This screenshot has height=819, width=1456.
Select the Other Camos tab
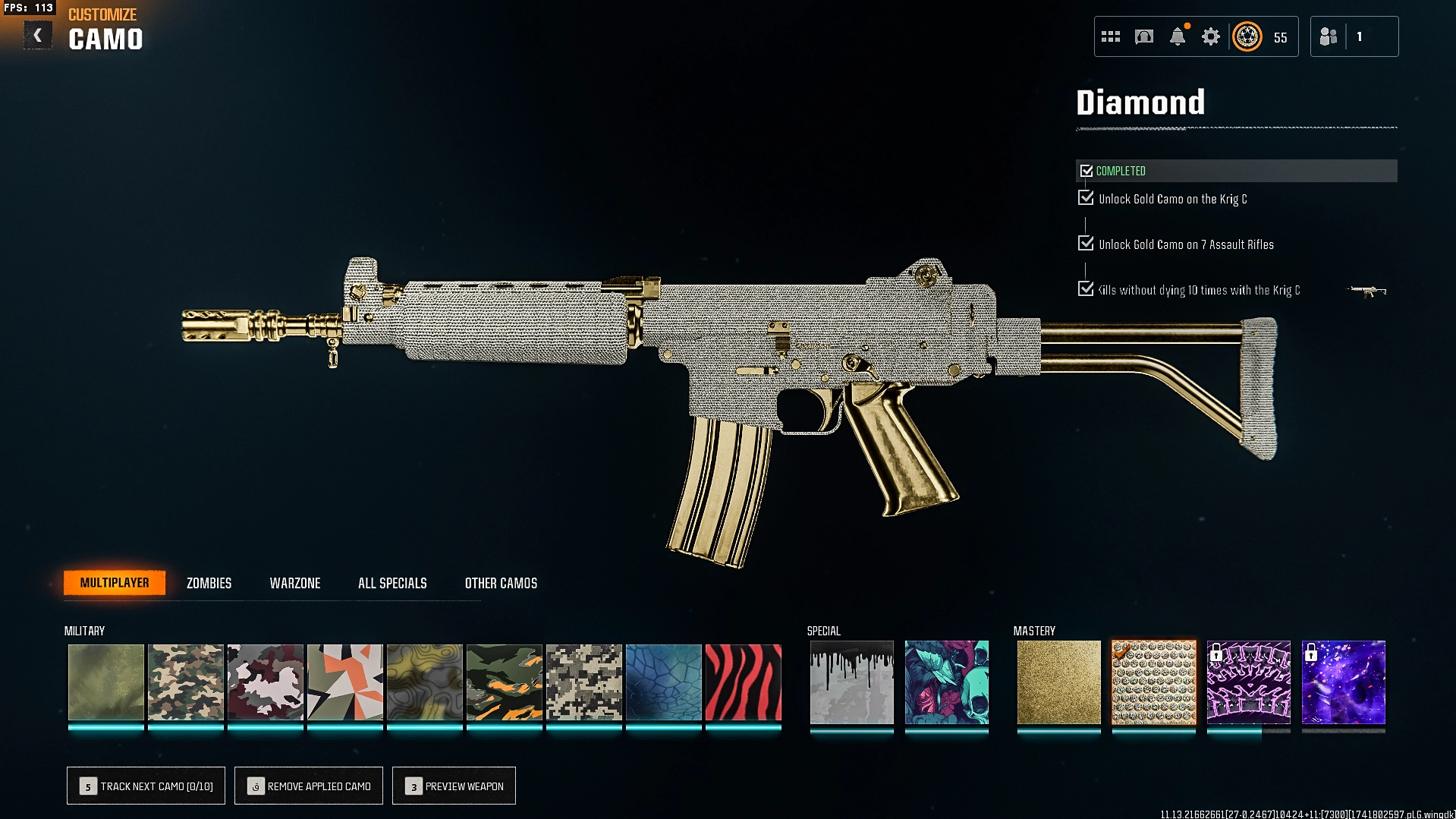pos(501,583)
